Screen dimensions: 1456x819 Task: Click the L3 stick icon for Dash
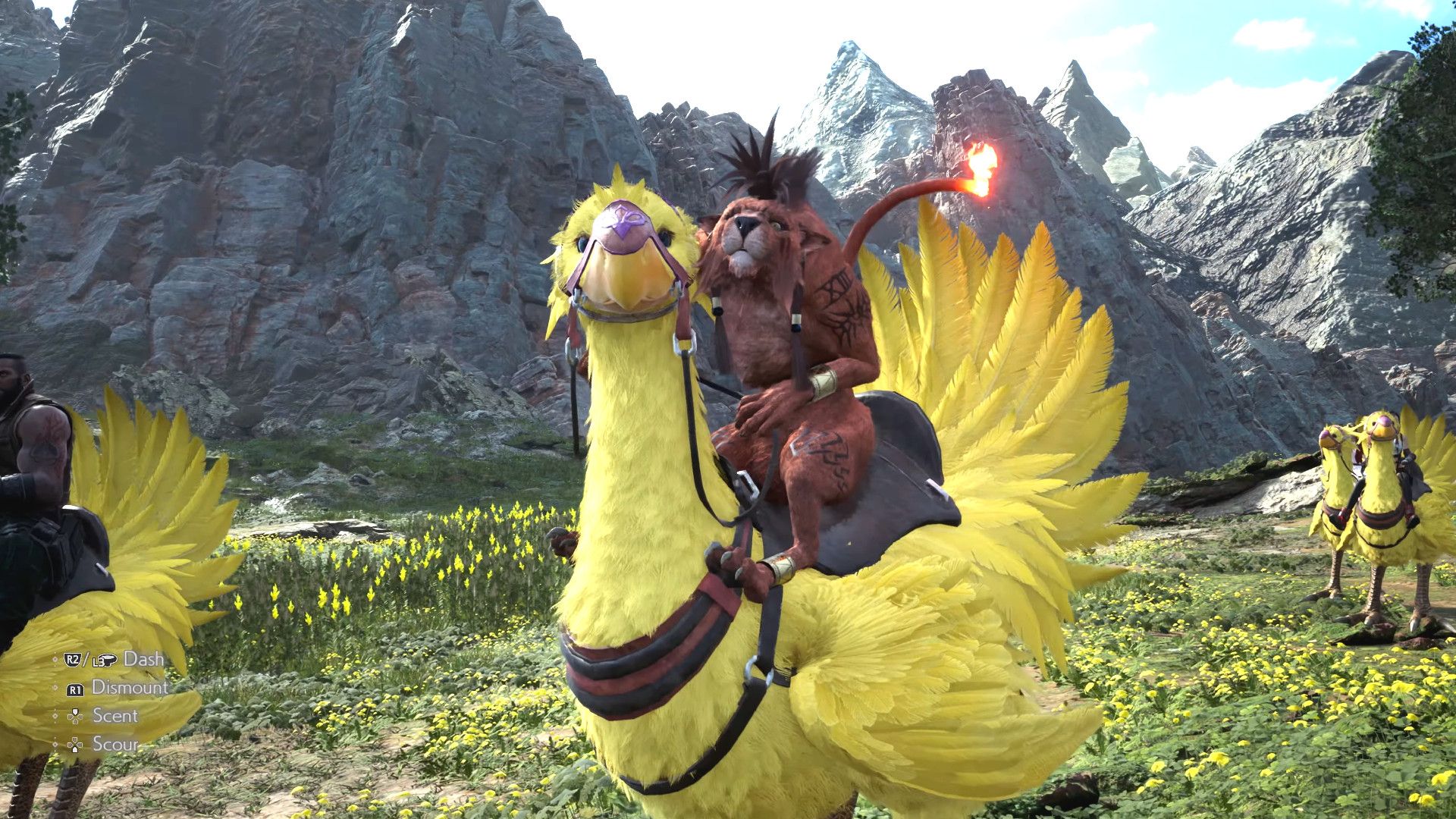click(x=105, y=661)
